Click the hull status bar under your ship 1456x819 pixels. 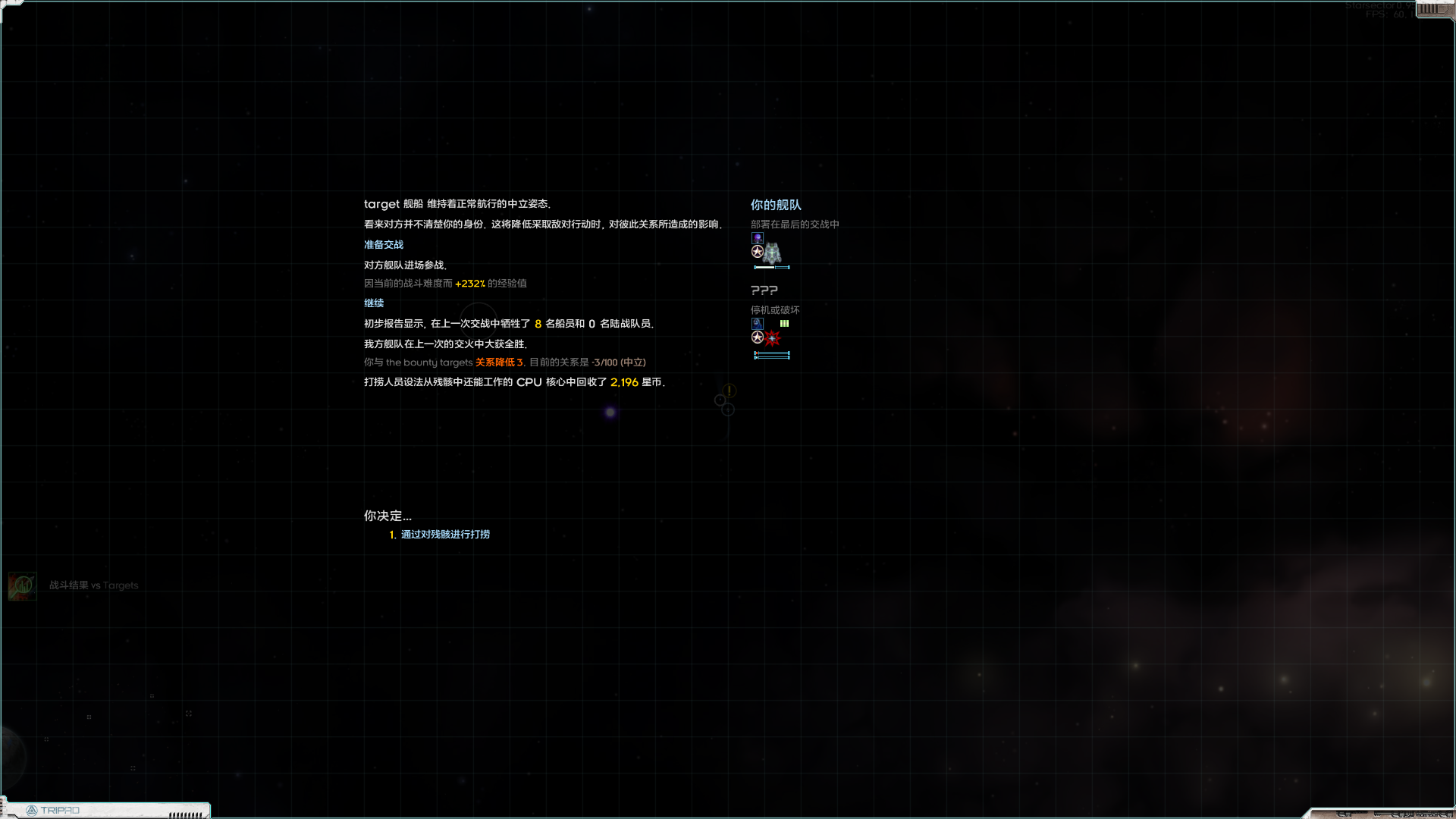click(x=771, y=266)
